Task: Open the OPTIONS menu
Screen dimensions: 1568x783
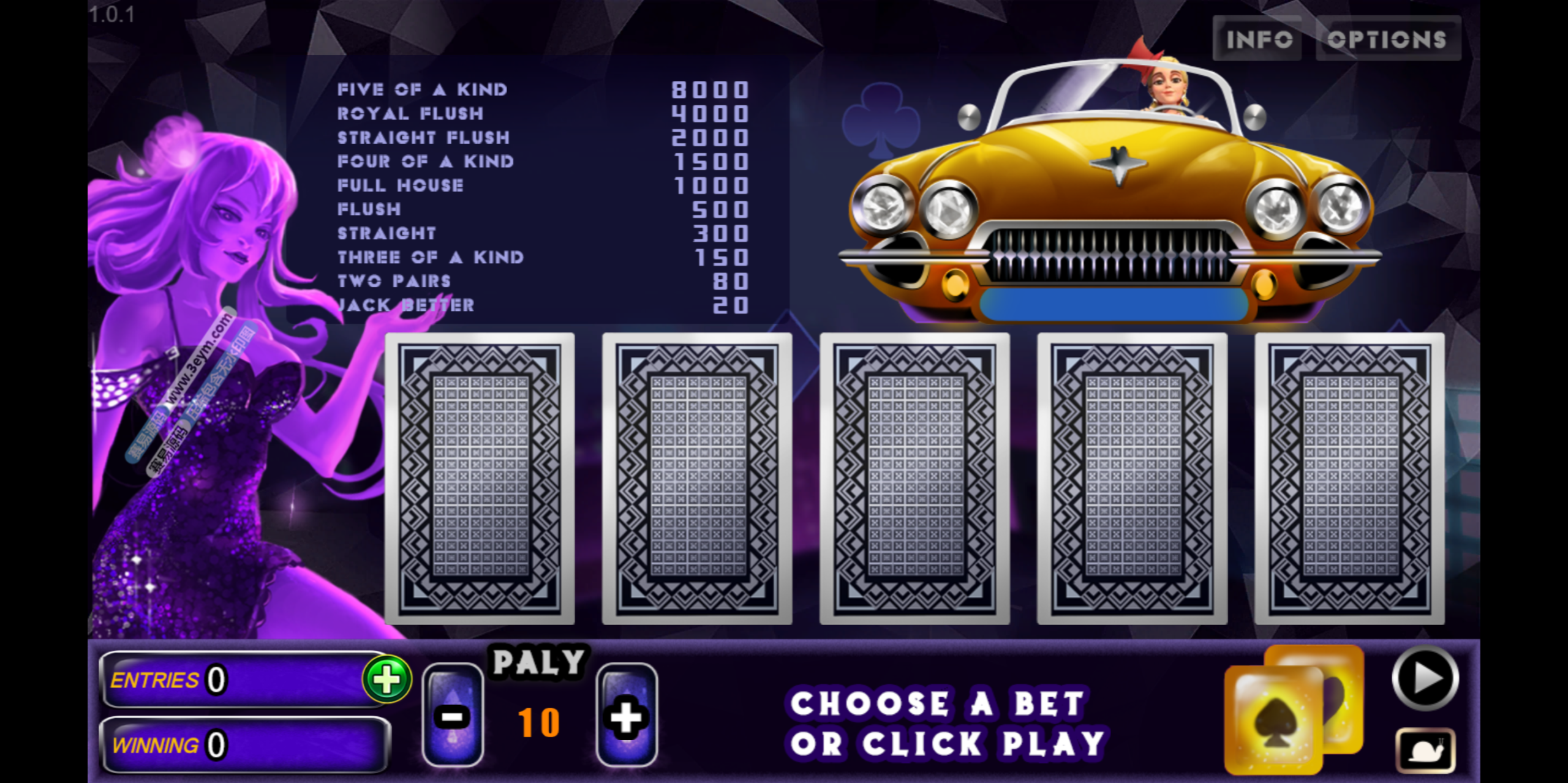Action: pos(1387,39)
